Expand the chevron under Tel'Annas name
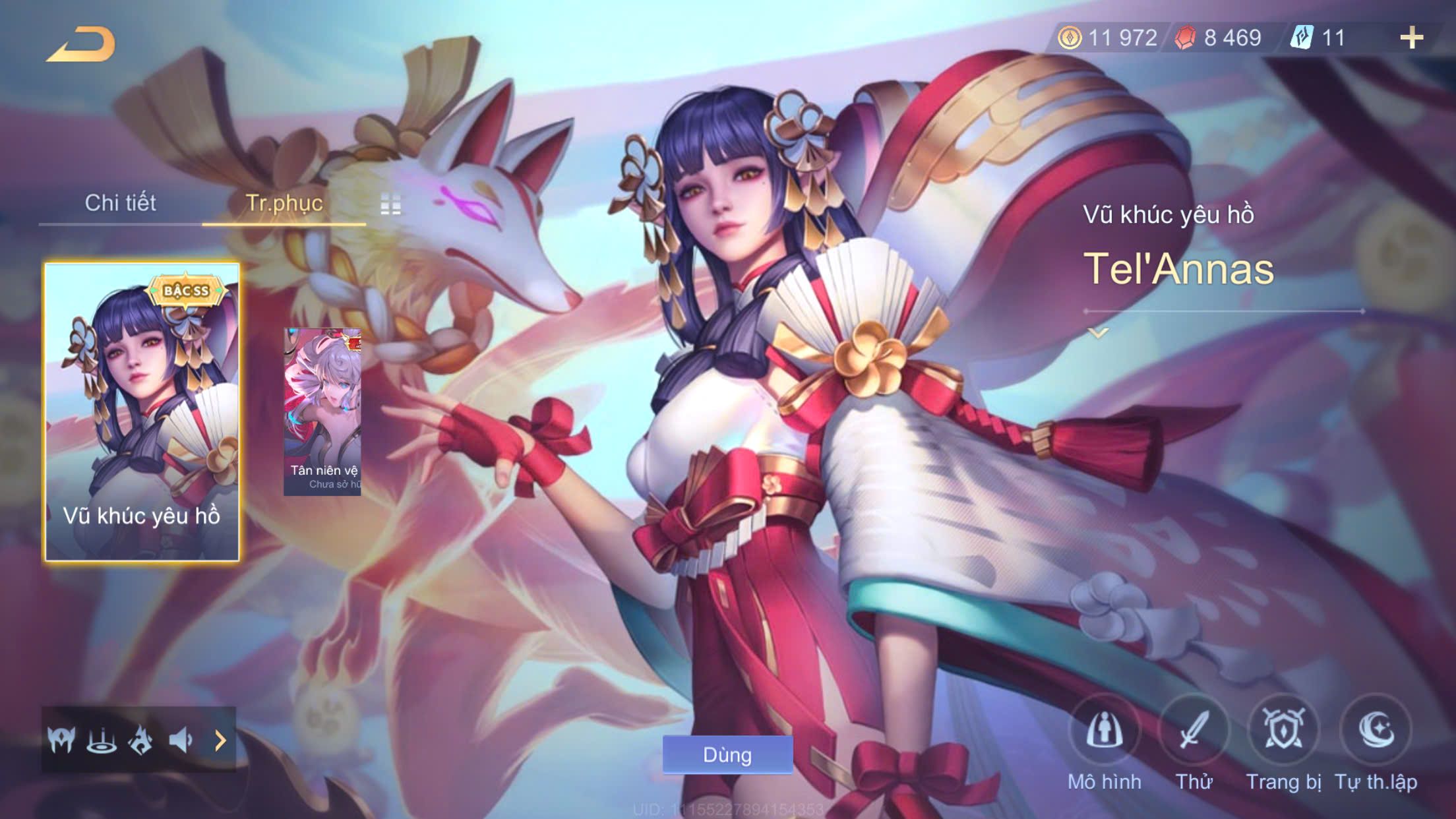 coord(1098,333)
